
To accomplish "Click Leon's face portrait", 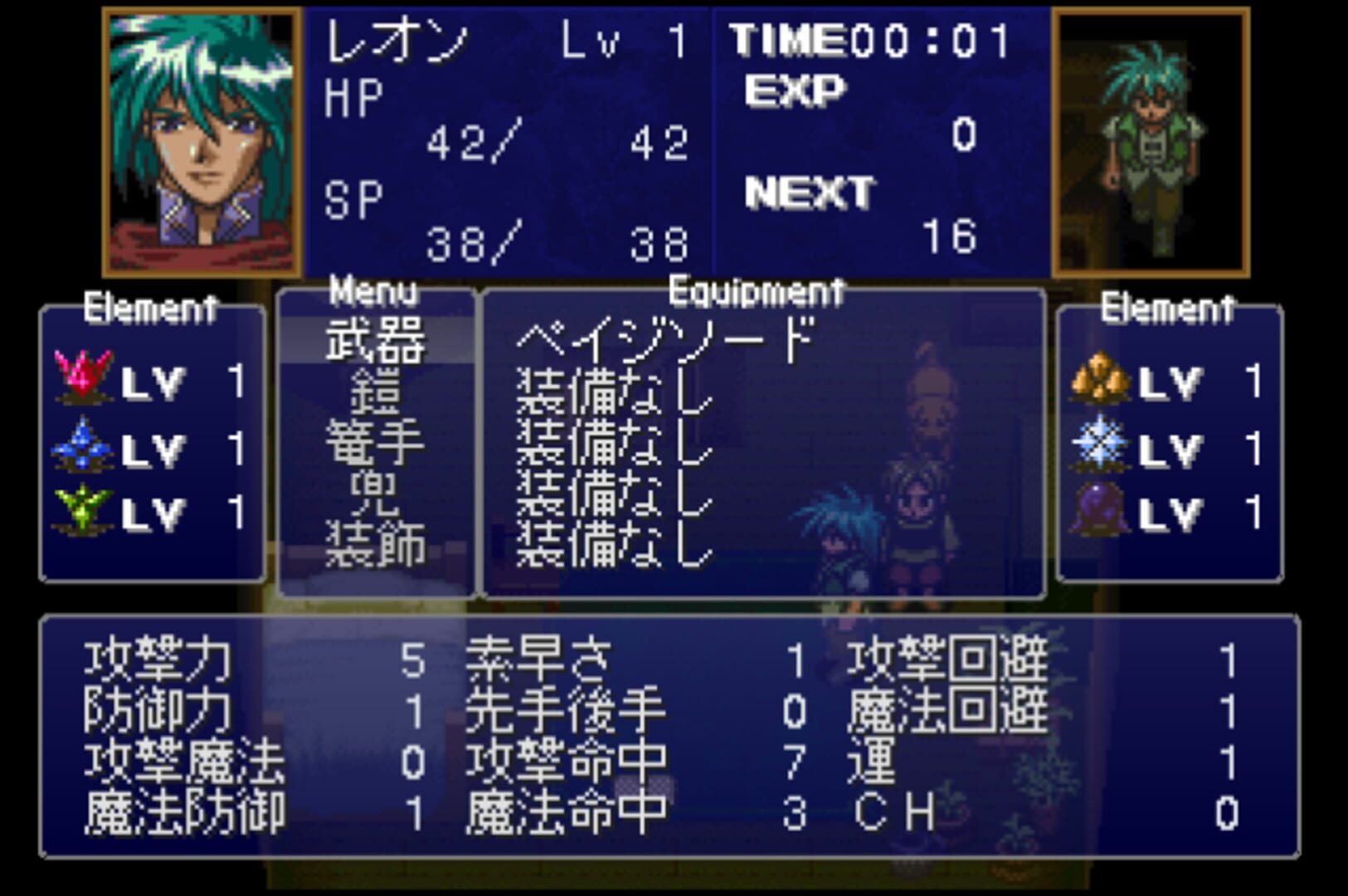I will pos(199,137).
